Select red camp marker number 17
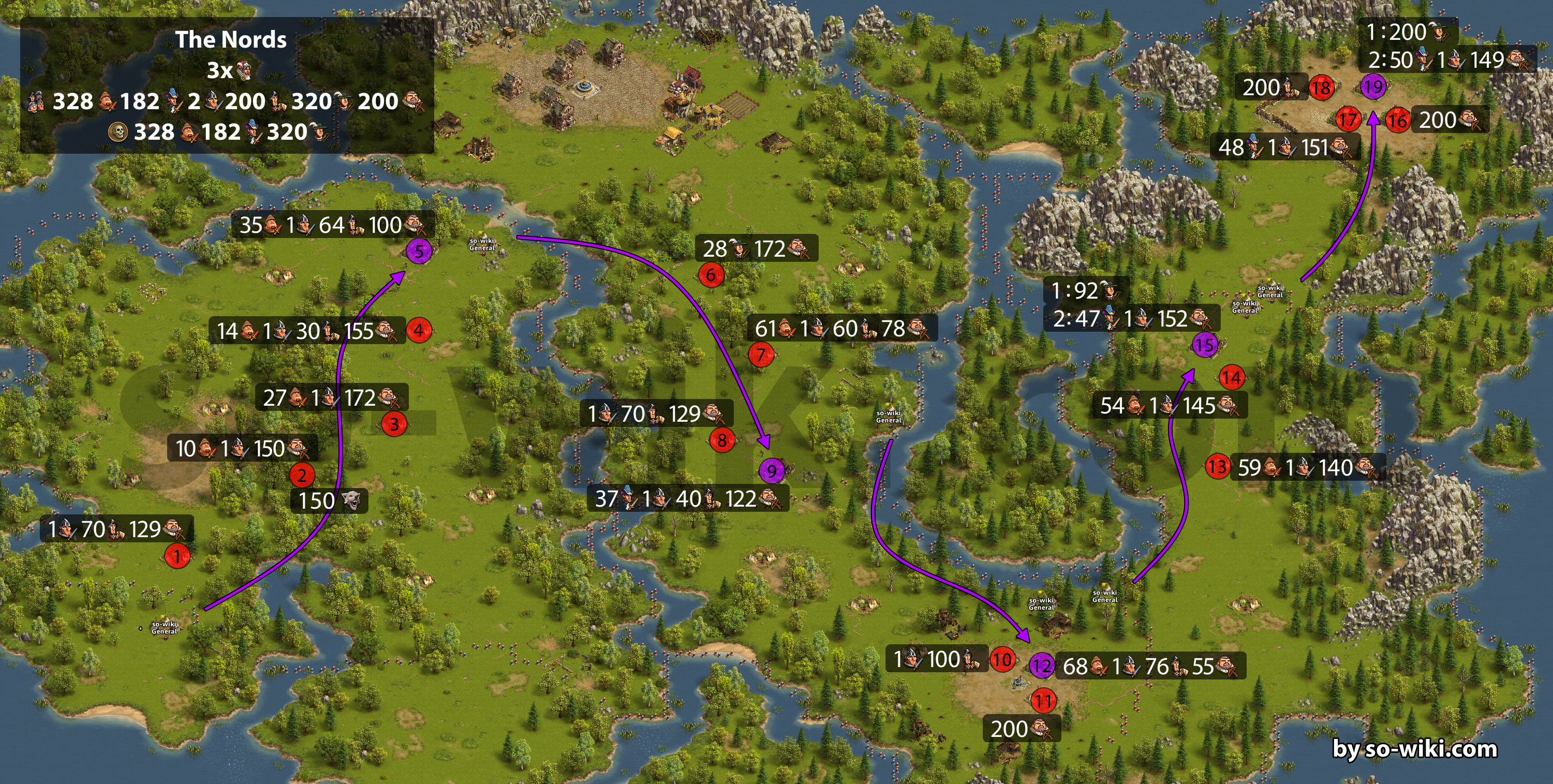This screenshot has width=1553, height=784. (x=1348, y=120)
